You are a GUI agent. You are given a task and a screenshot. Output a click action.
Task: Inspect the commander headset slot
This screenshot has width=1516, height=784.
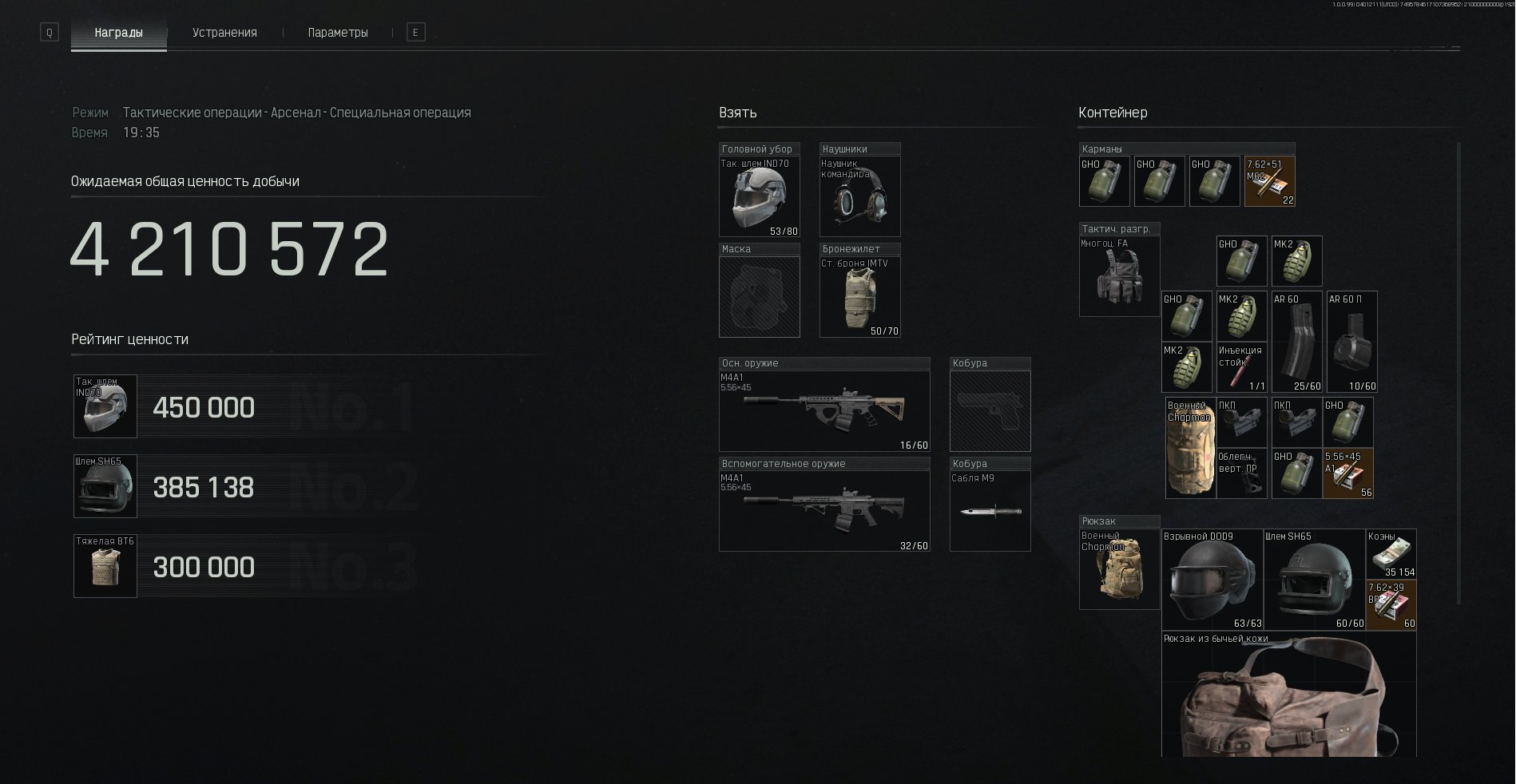click(859, 197)
